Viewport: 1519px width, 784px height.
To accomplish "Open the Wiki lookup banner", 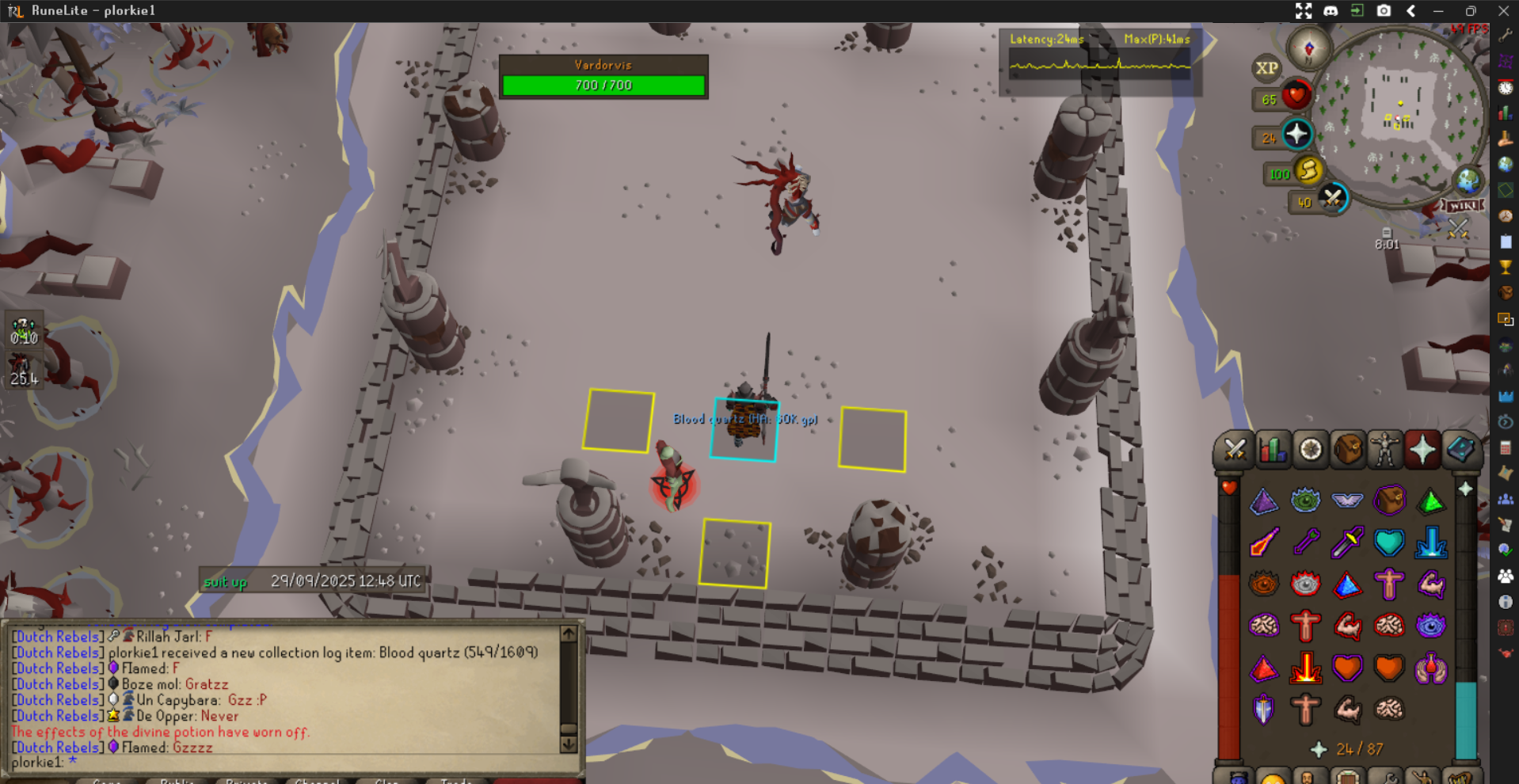I will point(1462,206).
